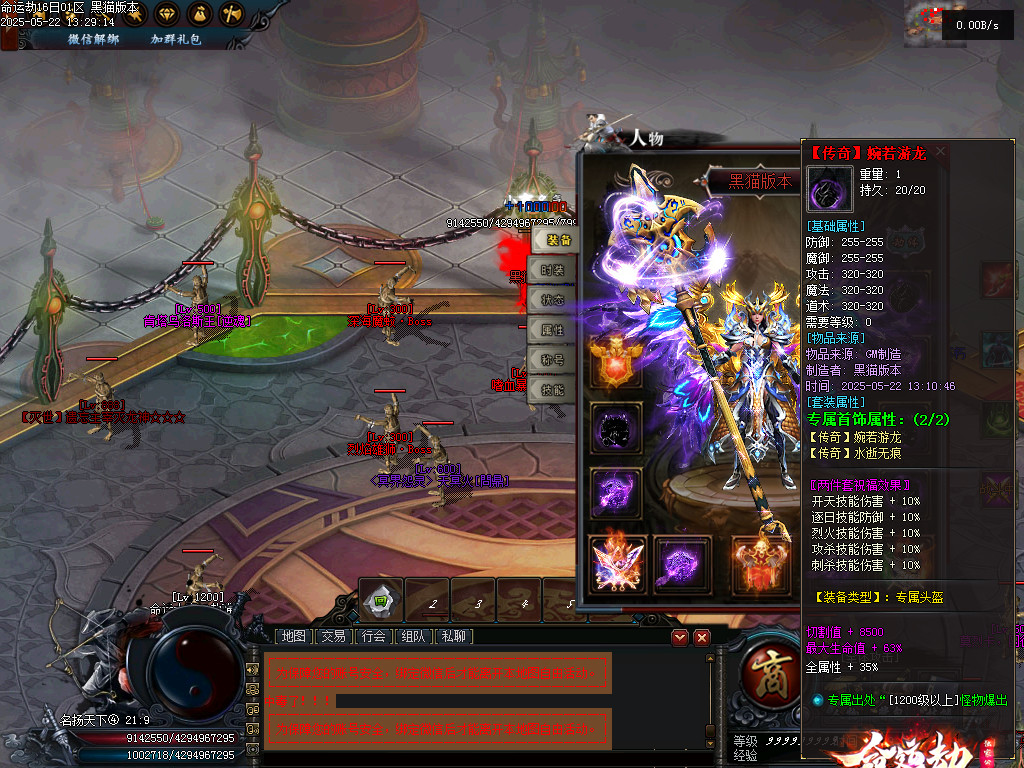Show the 属性 attributes tab
The width and height of the screenshot is (1024, 768).
[553, 330]
